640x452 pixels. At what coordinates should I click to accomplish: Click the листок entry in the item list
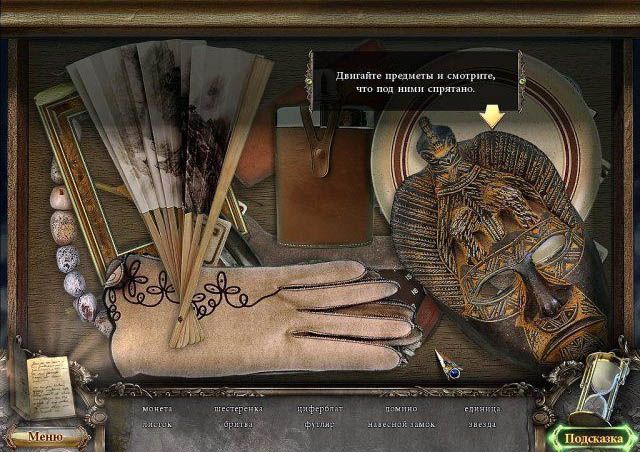tap(157, 424)
